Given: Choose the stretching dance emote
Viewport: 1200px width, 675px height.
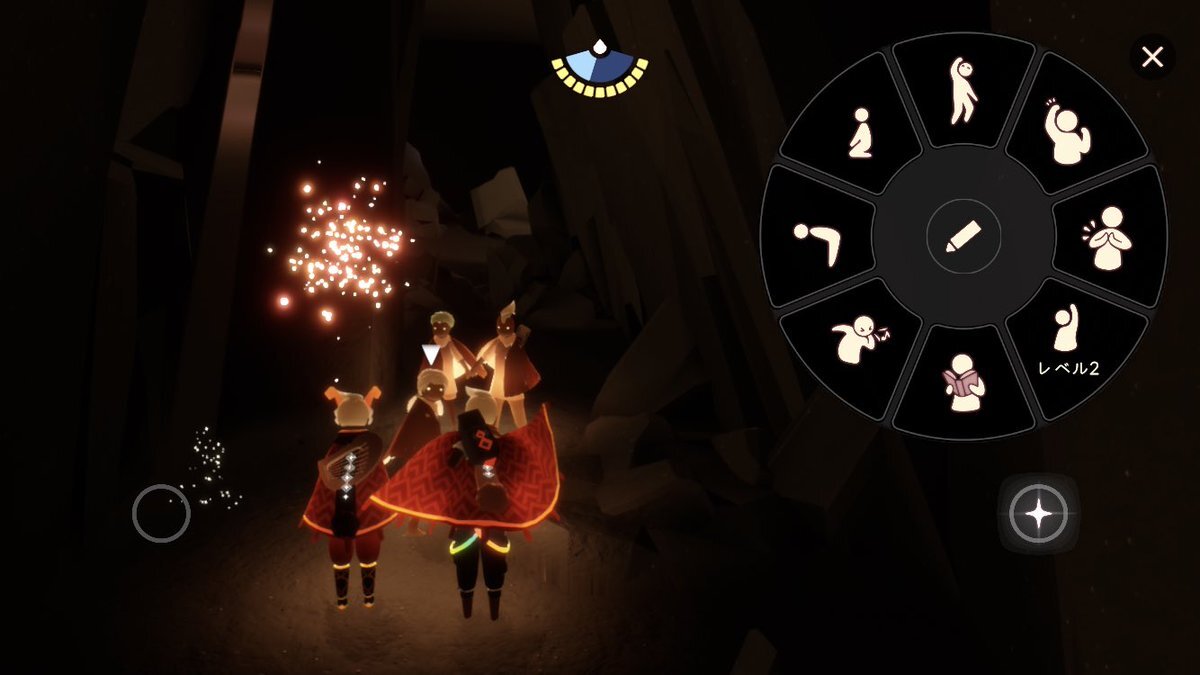Looking at the screenshot, I should click(x=962, y=91).
